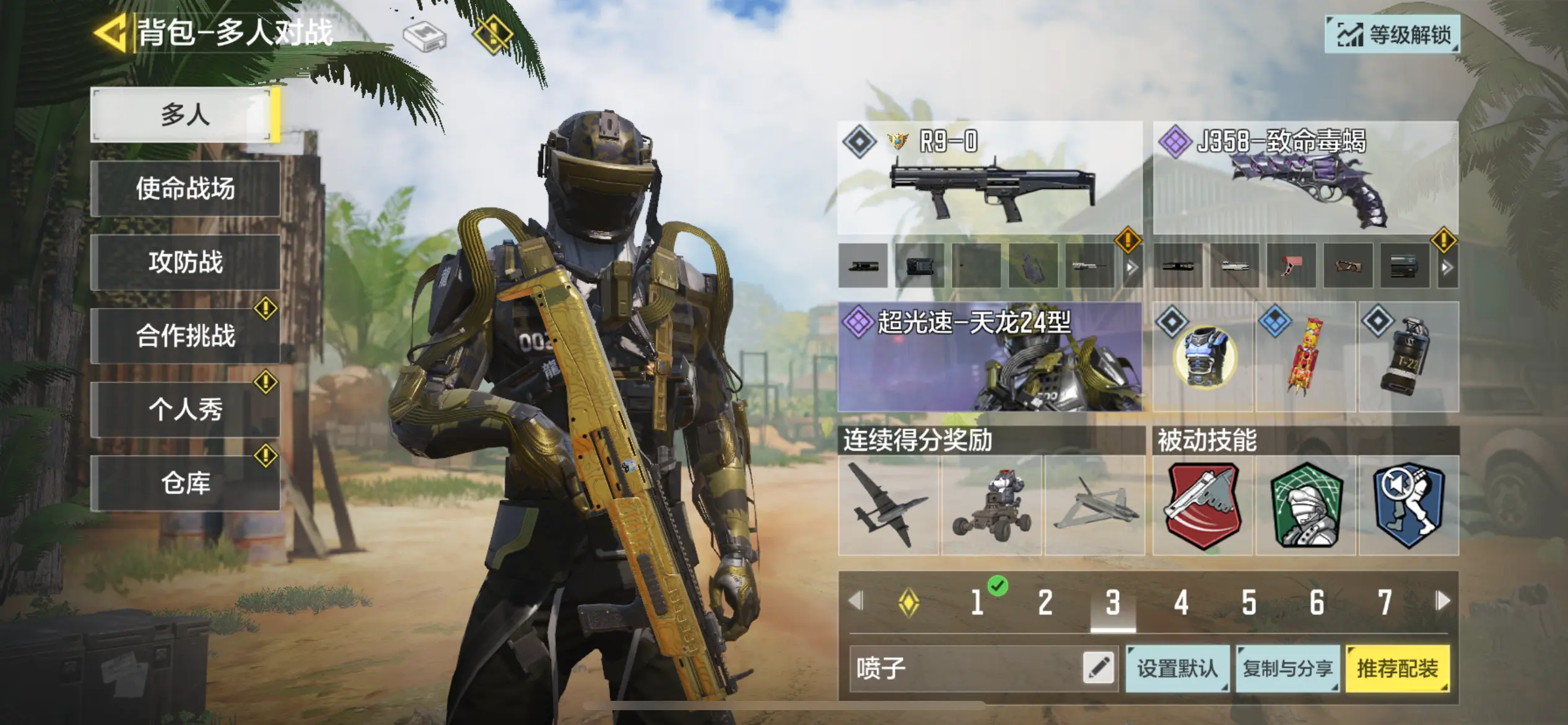Switch to the 攻防战 loadout section
The width and height of the screenshot is (1568, 725).
coord(185,262)
